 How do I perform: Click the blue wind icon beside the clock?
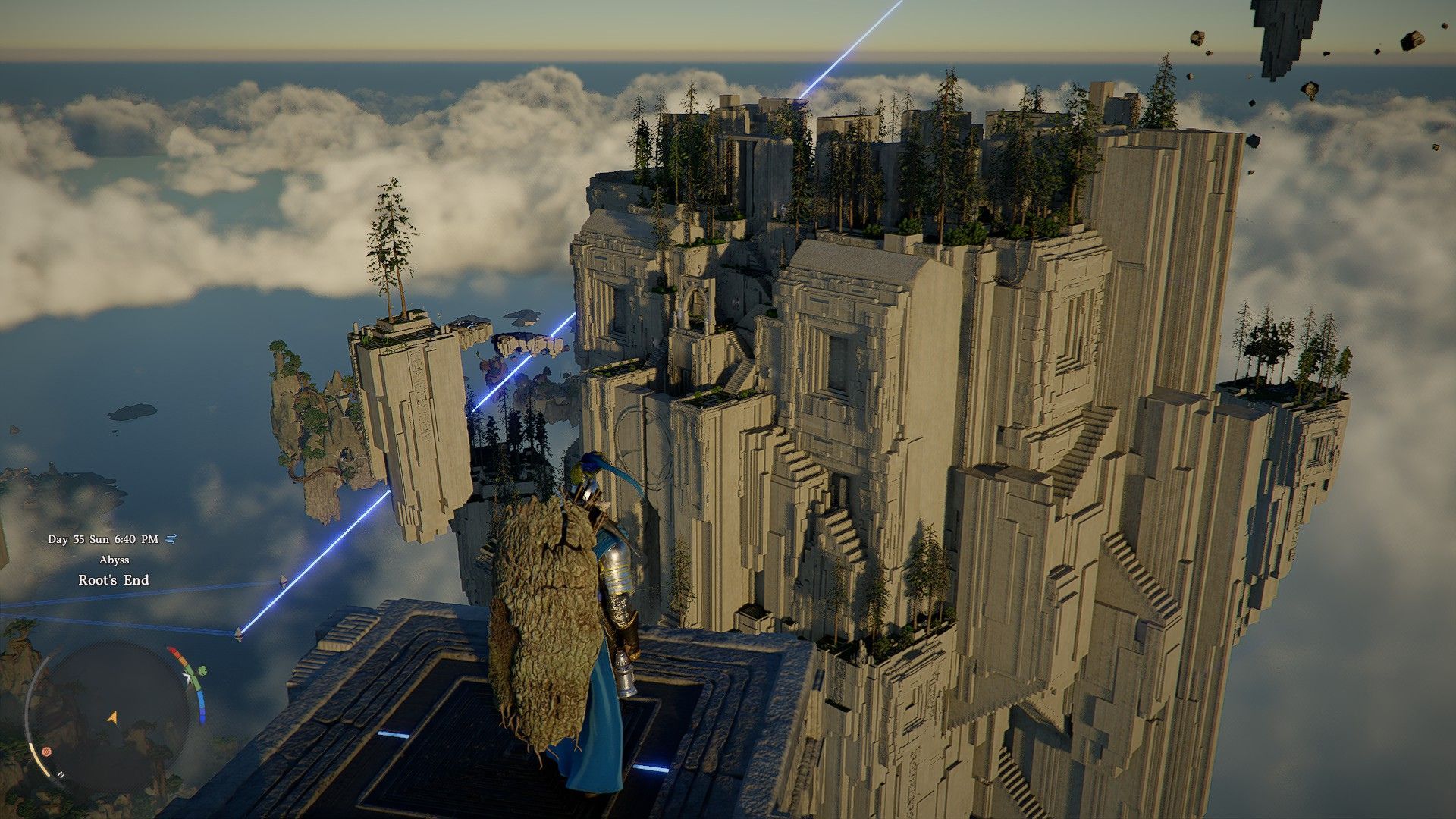tap(171, 539)
